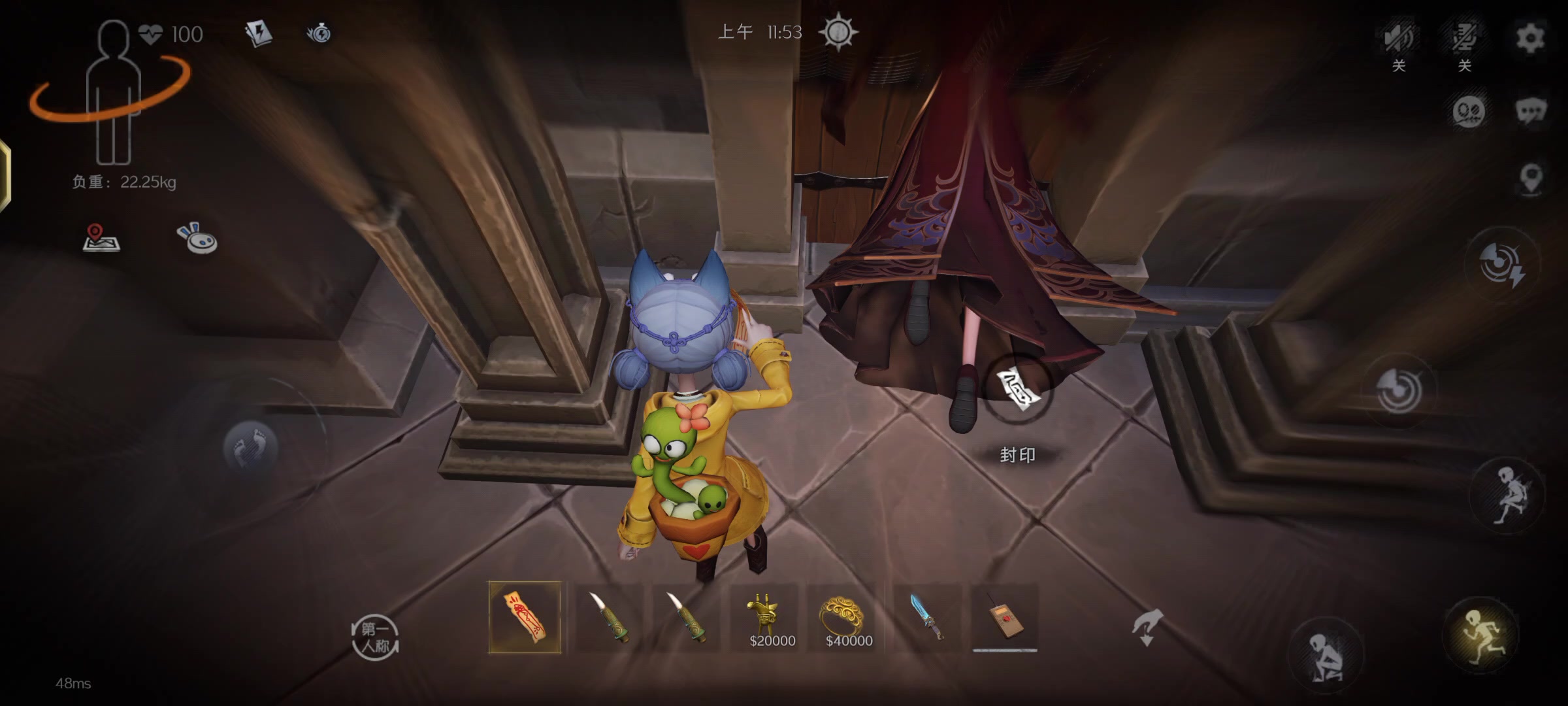Image resolution: width=1568 pixels, height=706 pixels.
Task: Toggle the muted microphone icon
Action: click(x=1464, y=38)
